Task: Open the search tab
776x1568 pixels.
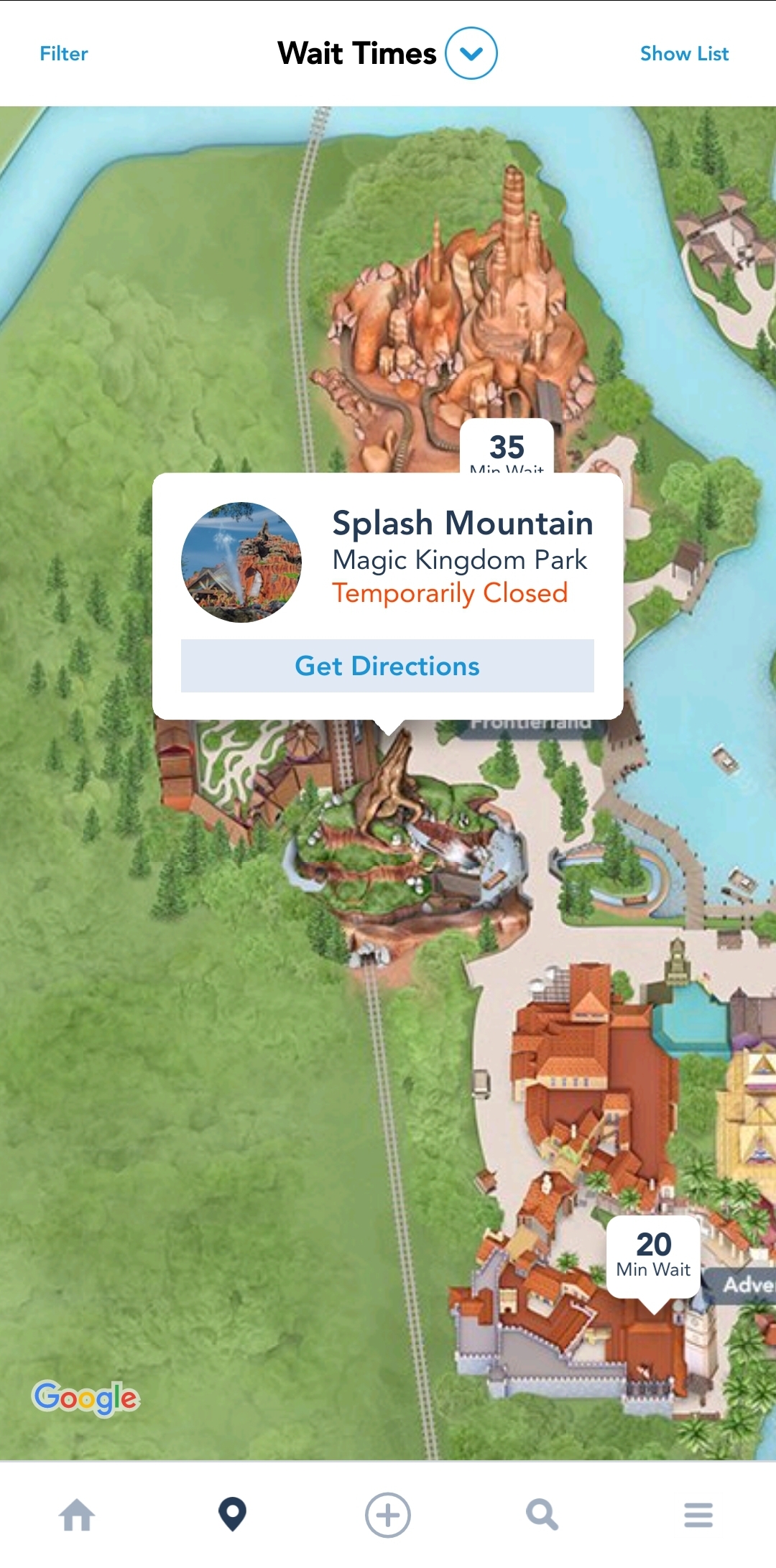Action: (x=542, y=1515)
